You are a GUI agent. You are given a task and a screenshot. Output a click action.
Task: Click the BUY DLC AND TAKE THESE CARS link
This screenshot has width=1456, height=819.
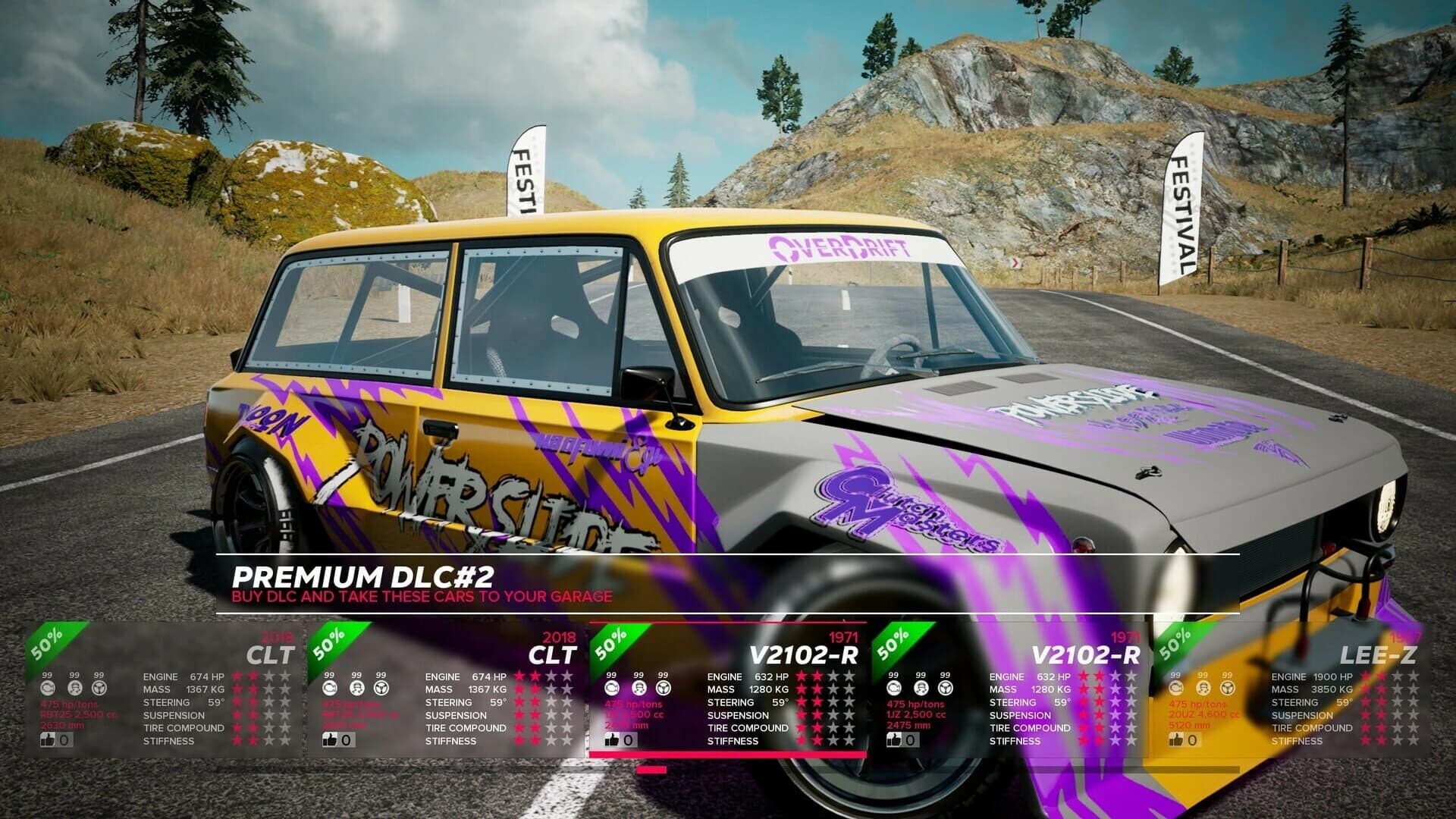click(x=421, y=598)
